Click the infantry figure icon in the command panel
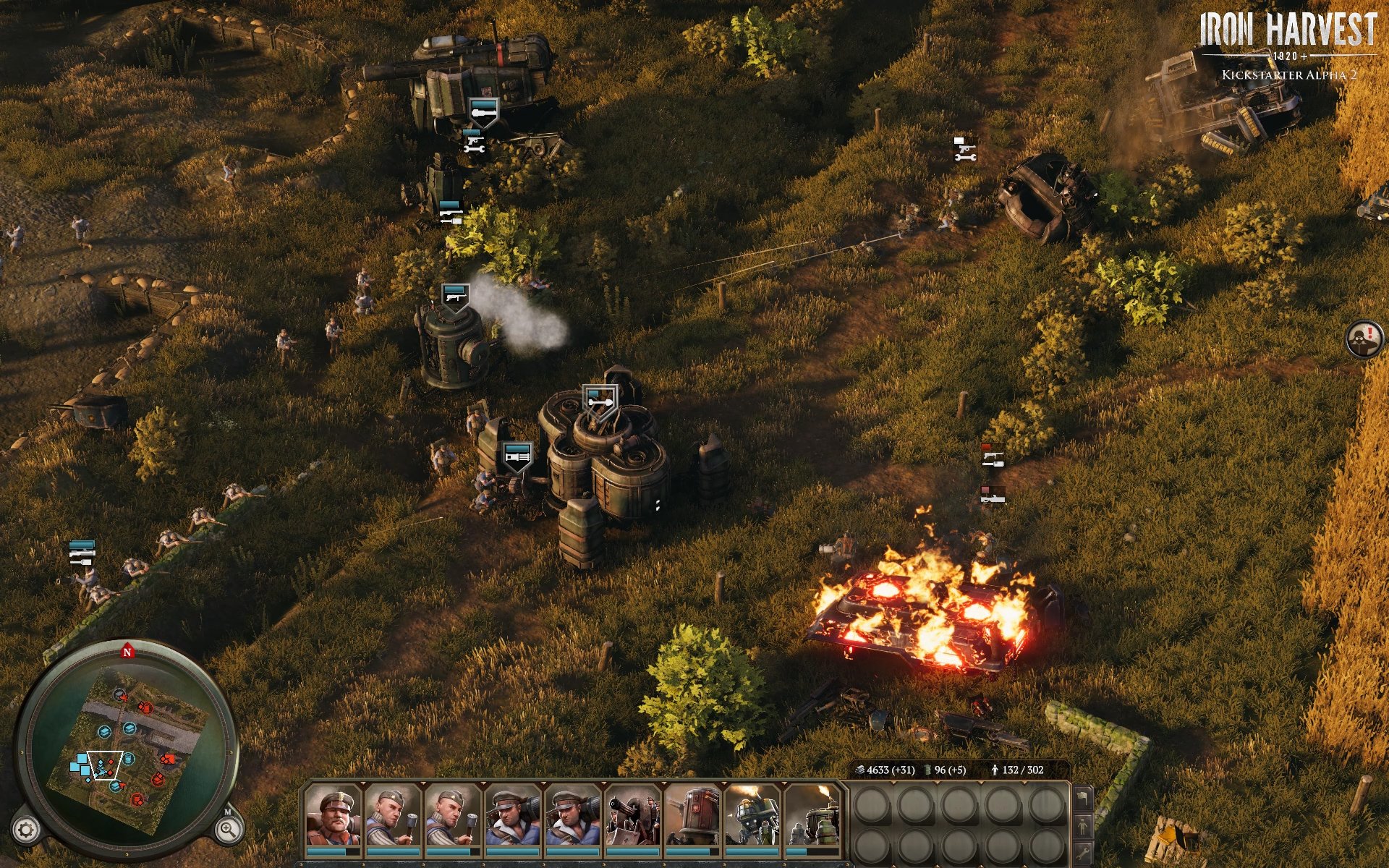 pos(1082,826)
